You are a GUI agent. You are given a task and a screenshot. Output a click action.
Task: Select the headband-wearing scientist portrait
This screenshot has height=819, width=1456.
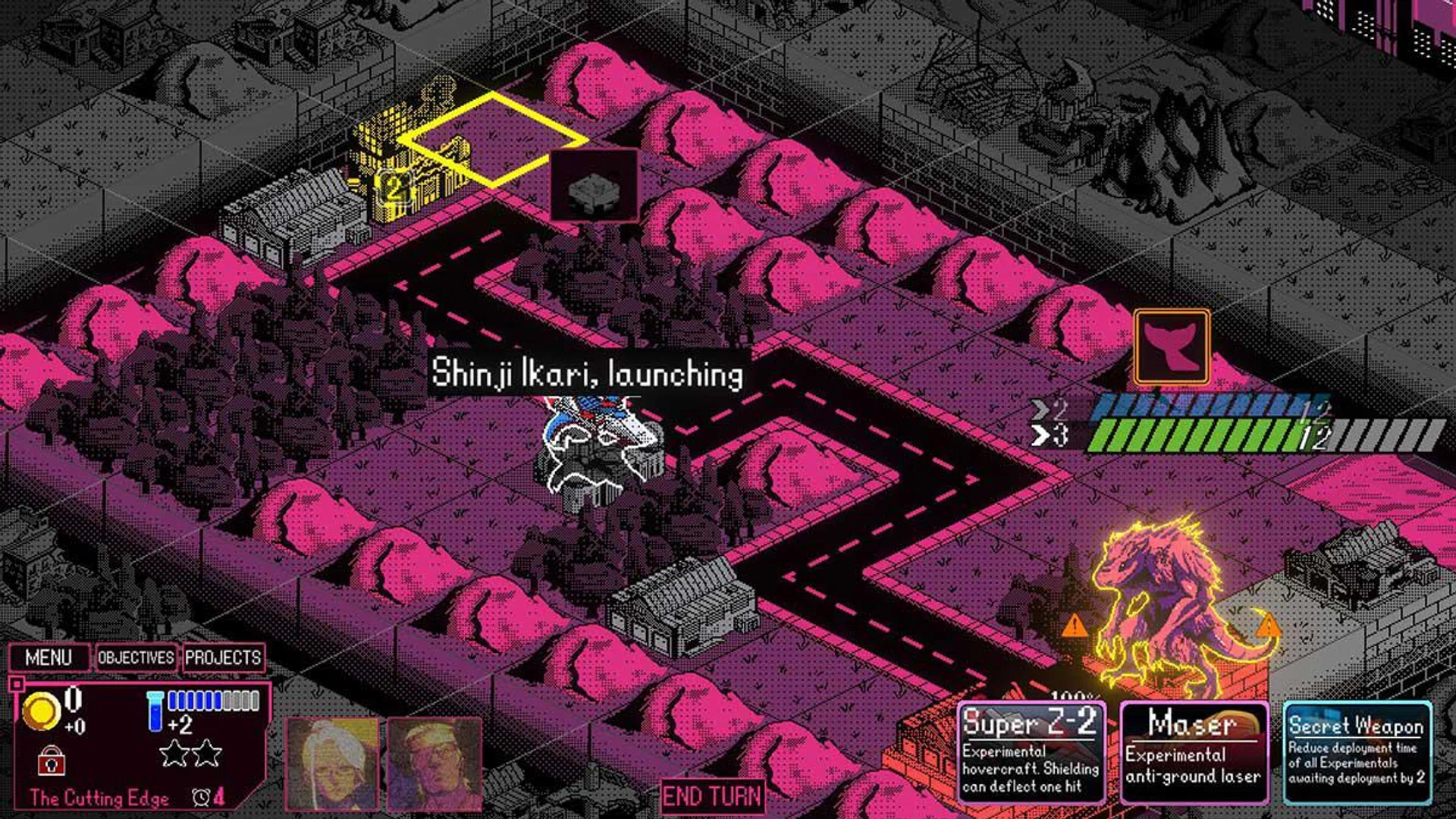[435, 764]
